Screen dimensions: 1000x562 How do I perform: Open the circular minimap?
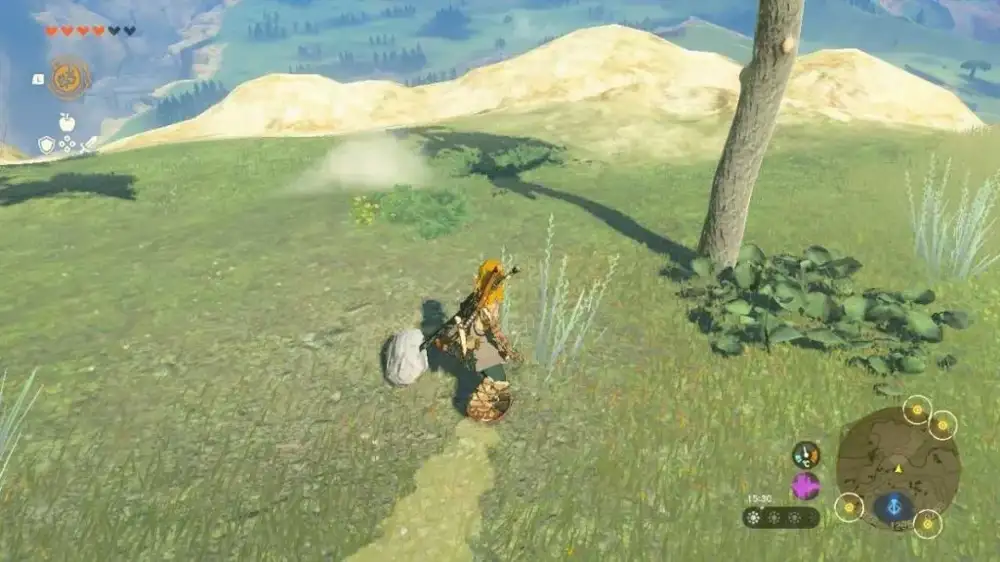point(897,461)
